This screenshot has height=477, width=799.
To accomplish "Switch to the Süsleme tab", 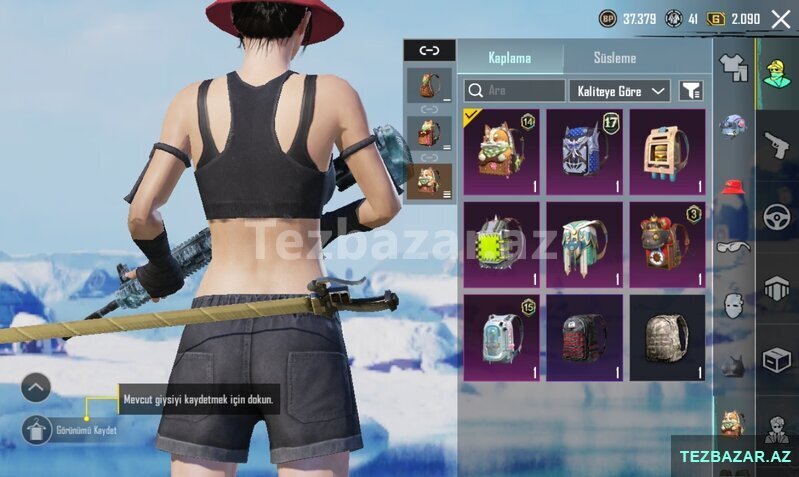I will coord(614,58).
